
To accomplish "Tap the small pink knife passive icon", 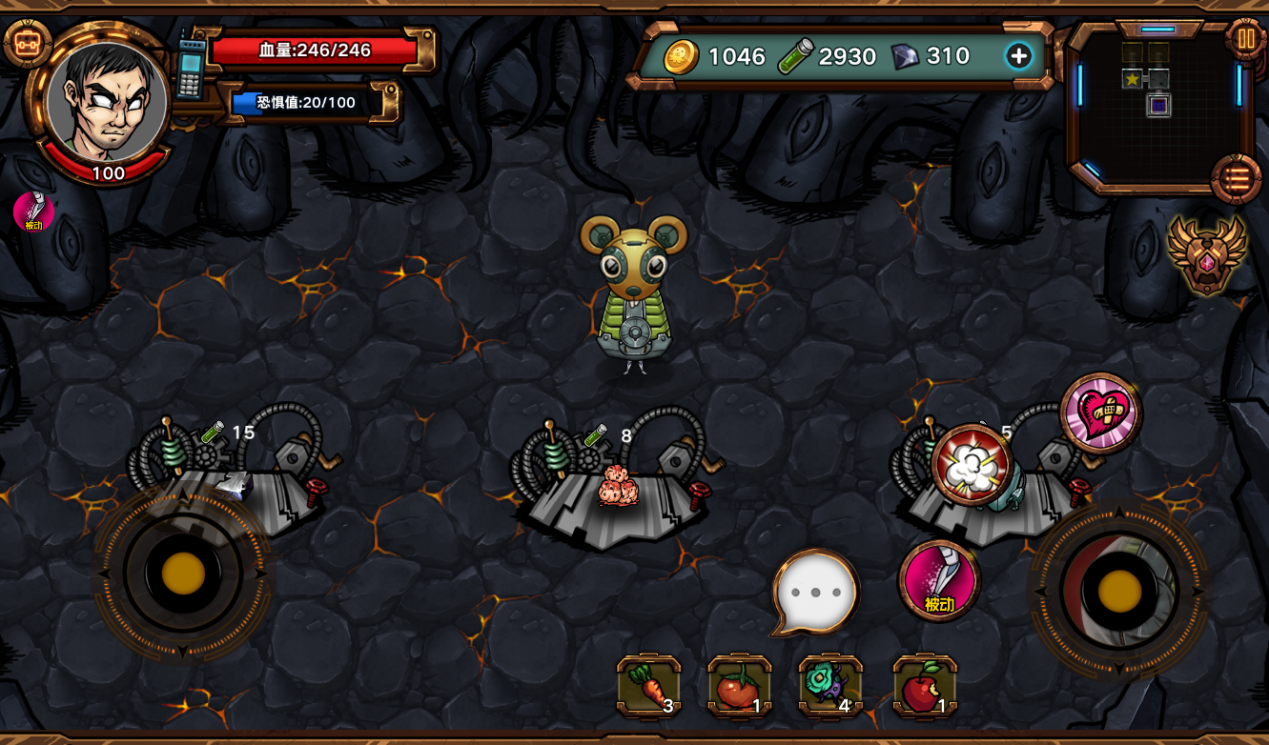I will [x=34, y=211].
